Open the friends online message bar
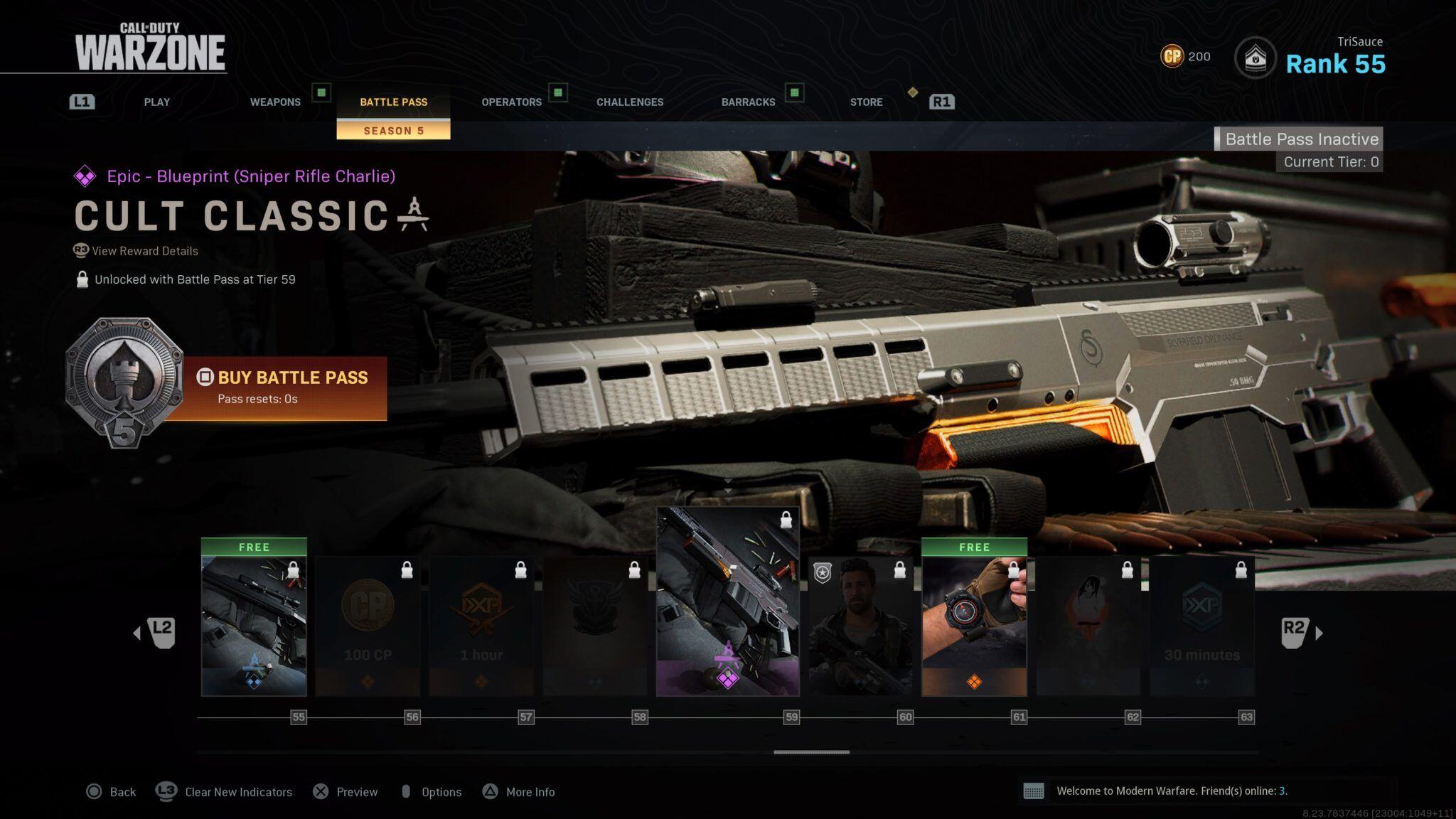 coord(1171,791)
